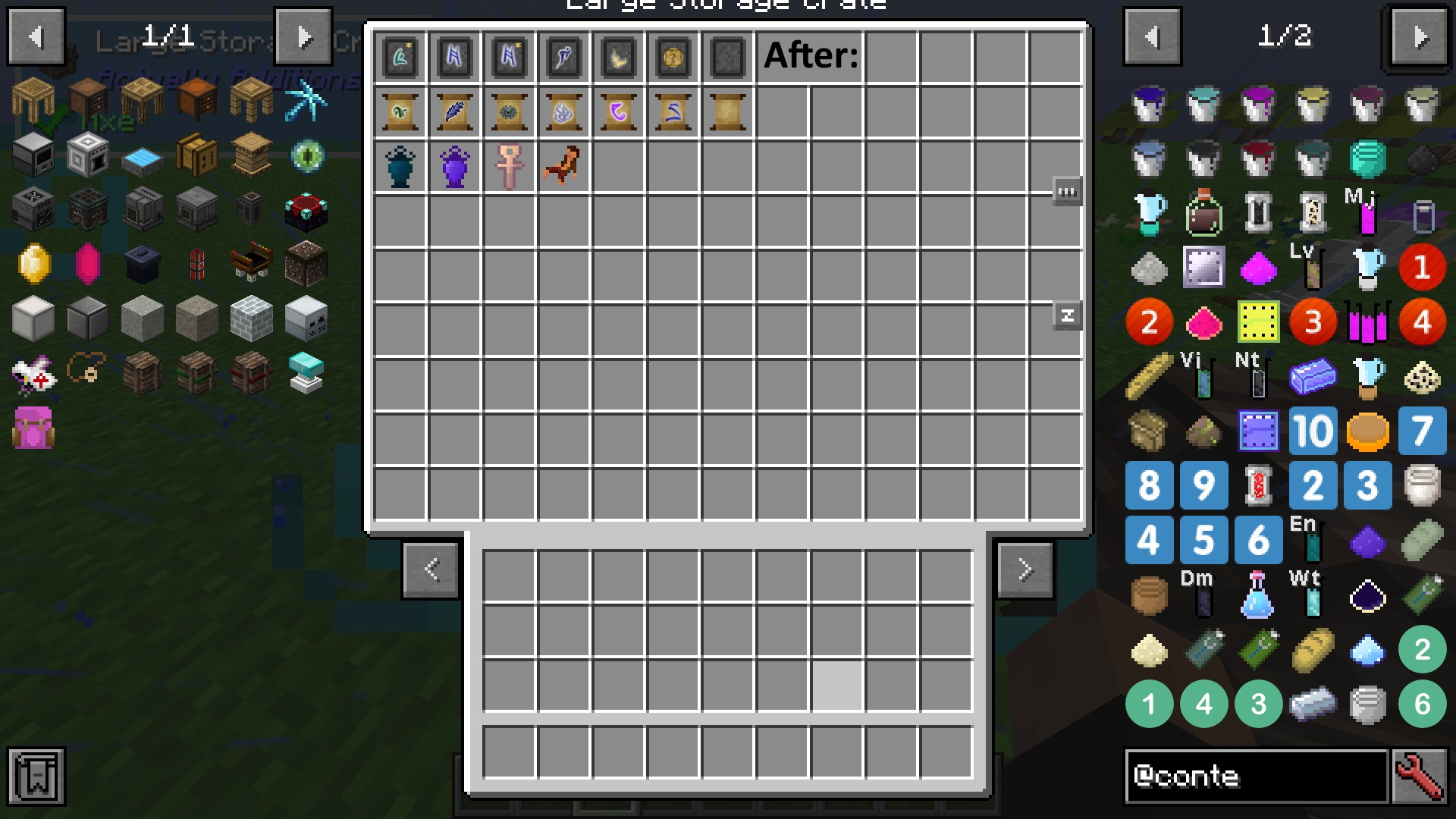Viewport: 1456px width, 819px height.
Task: Click the left arrow below the crate grid
Action: (x=431, y=570)
